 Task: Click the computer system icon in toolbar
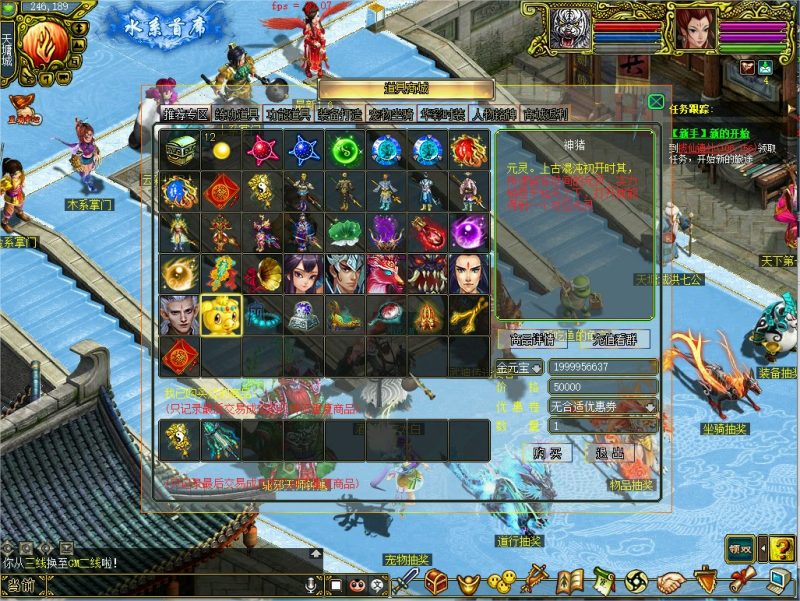pyautogui.click(x=779, y=581)
